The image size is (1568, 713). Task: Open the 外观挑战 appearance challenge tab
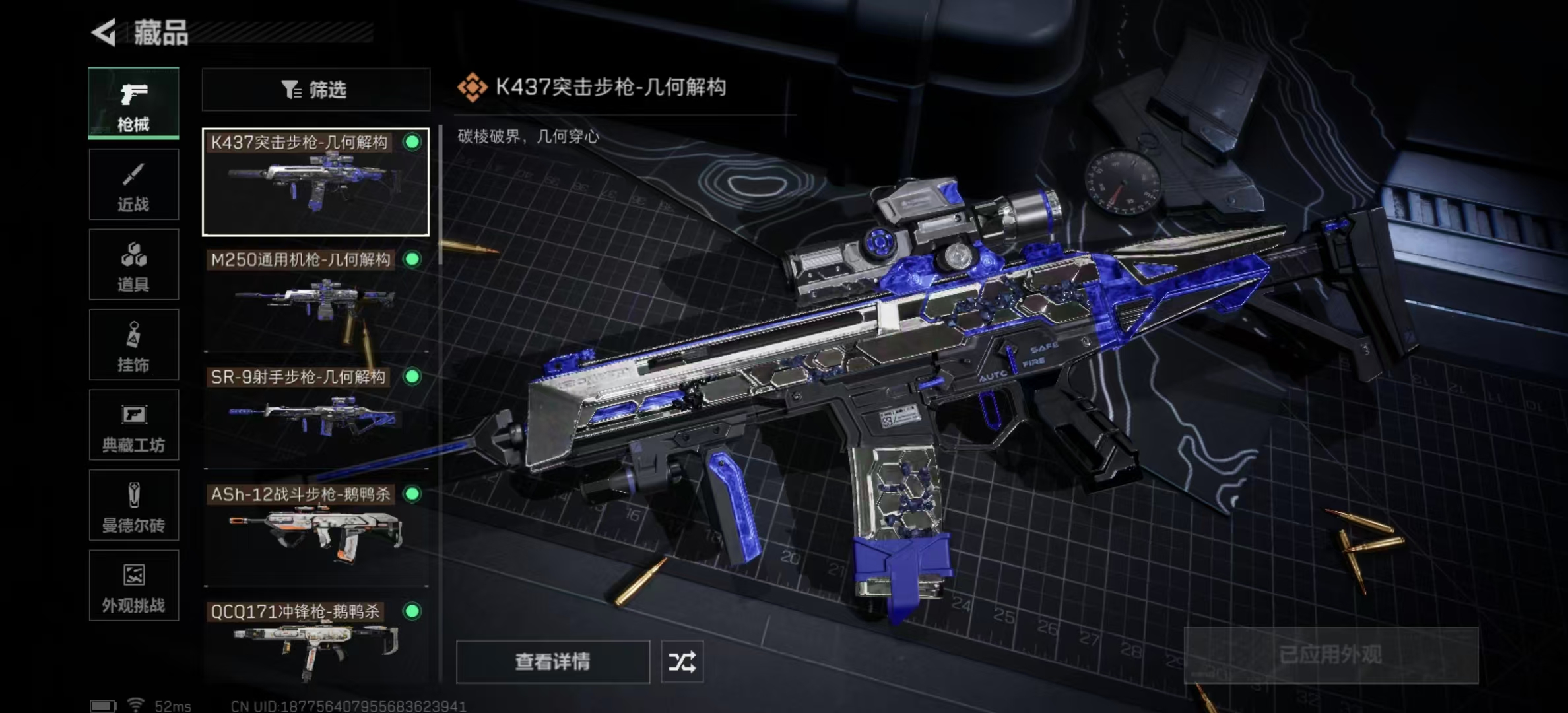click(133, 586)
